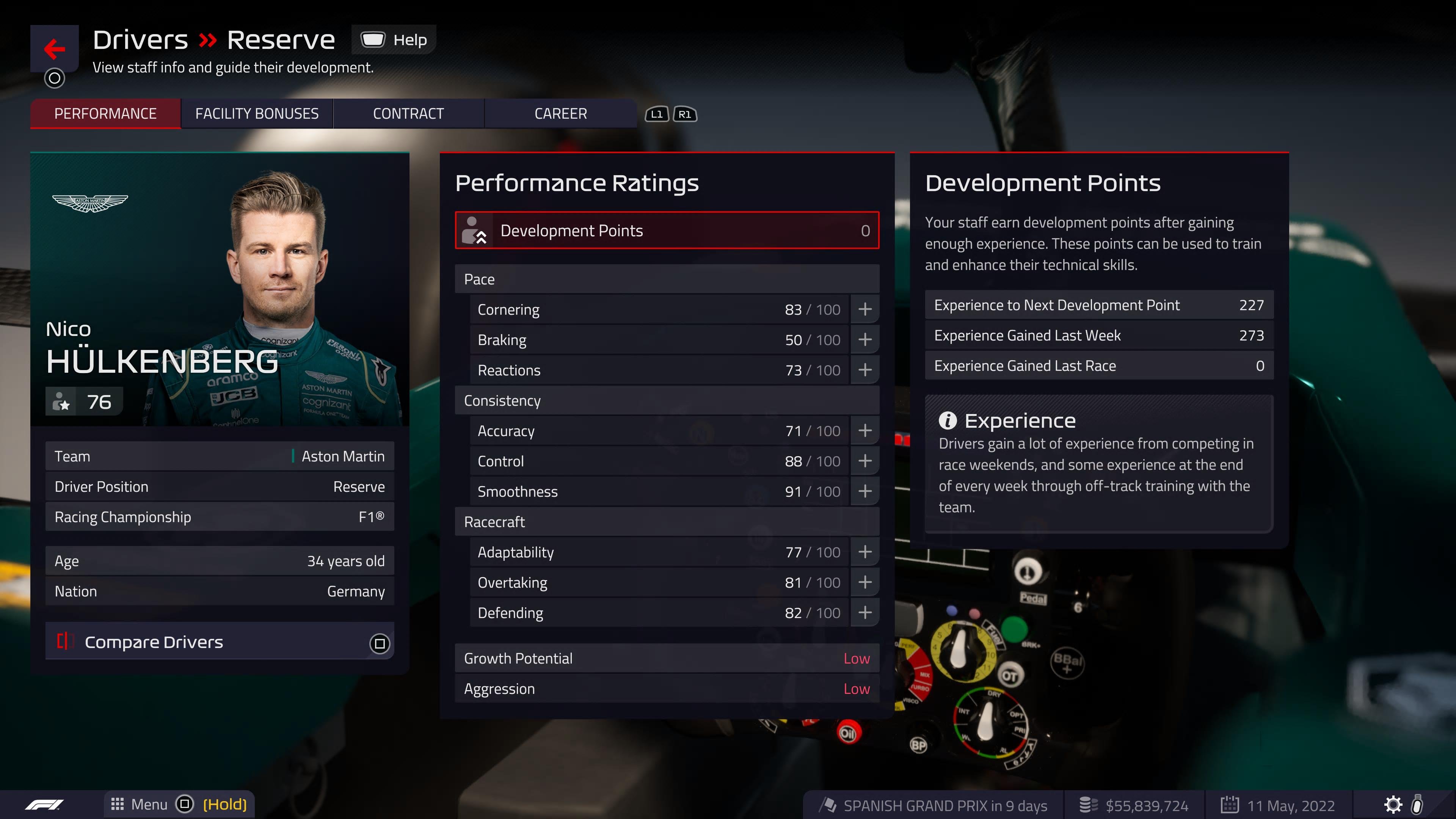The image size is (1456, 819).
Task: Click the plus icon beside Accuracy
Action: [865, 431]
